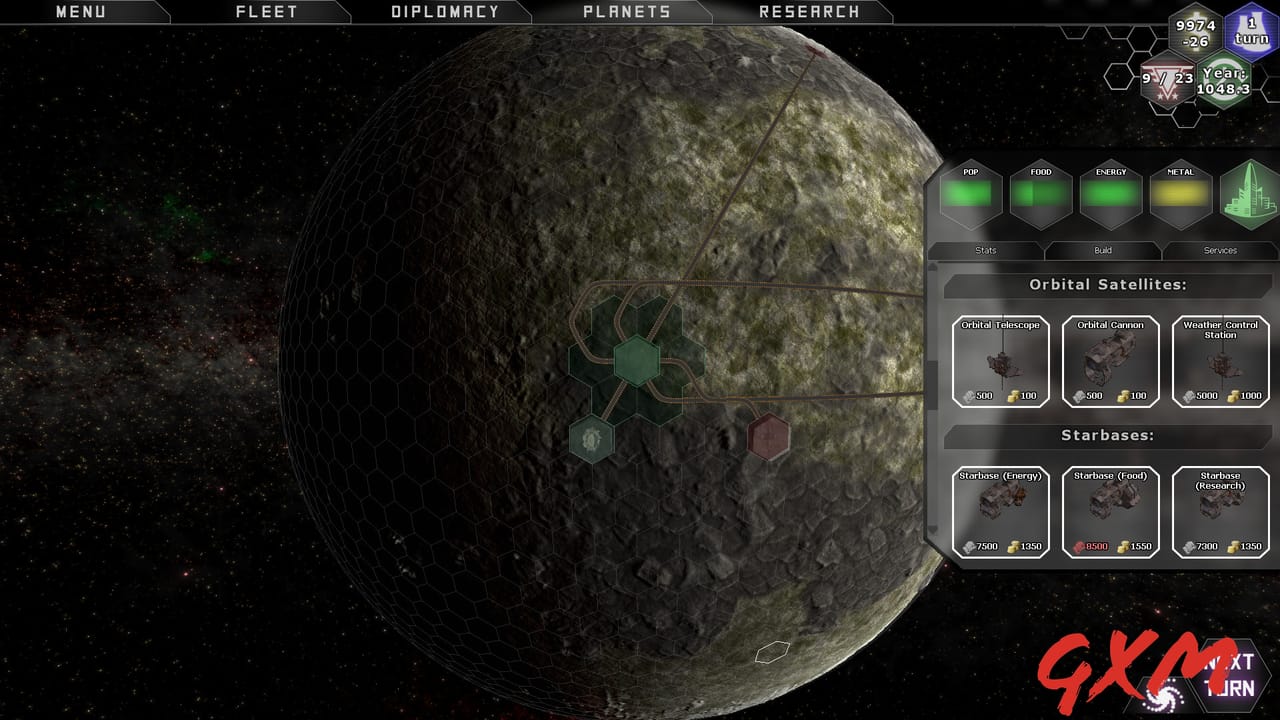End turn with Next Turn button

(x=1230, y=676)
